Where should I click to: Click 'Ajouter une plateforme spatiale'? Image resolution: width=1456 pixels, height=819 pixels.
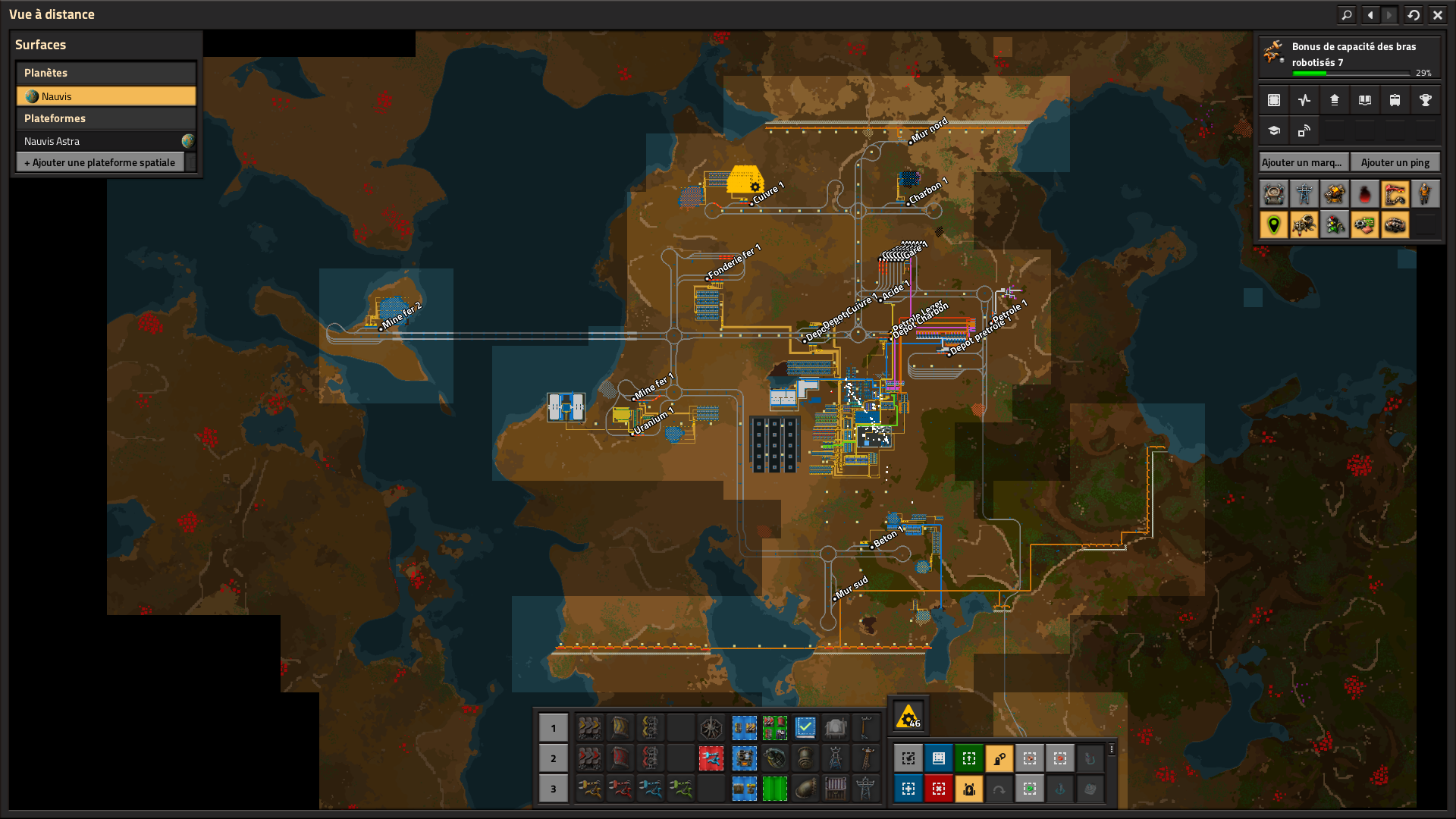click(100, 162)
